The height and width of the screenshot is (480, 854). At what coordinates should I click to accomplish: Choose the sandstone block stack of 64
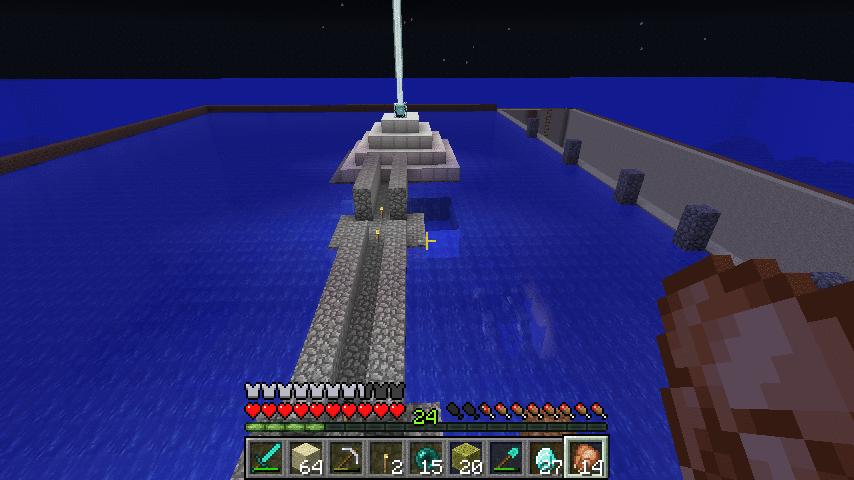click(307, 458)
